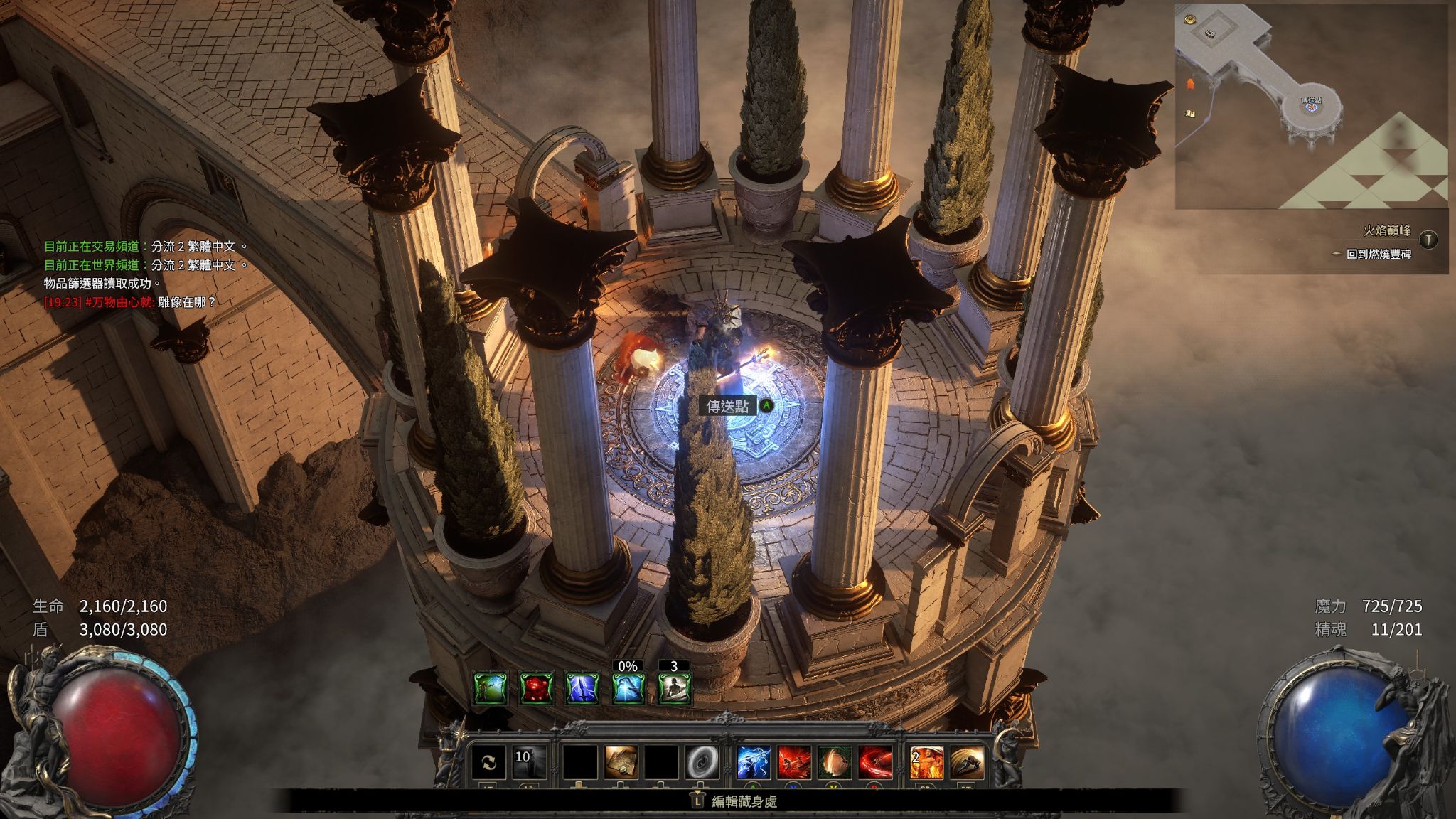This screenshot has height=819, width=1456.
Task: Click the dark skill slot numbered 10
Action: point(529,763)
